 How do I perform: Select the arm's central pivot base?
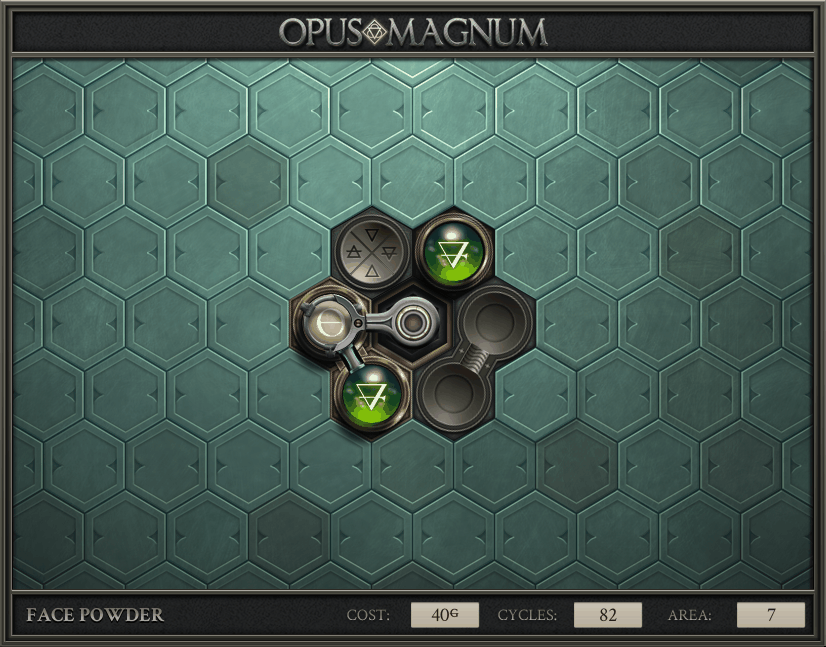click(411, 322)
